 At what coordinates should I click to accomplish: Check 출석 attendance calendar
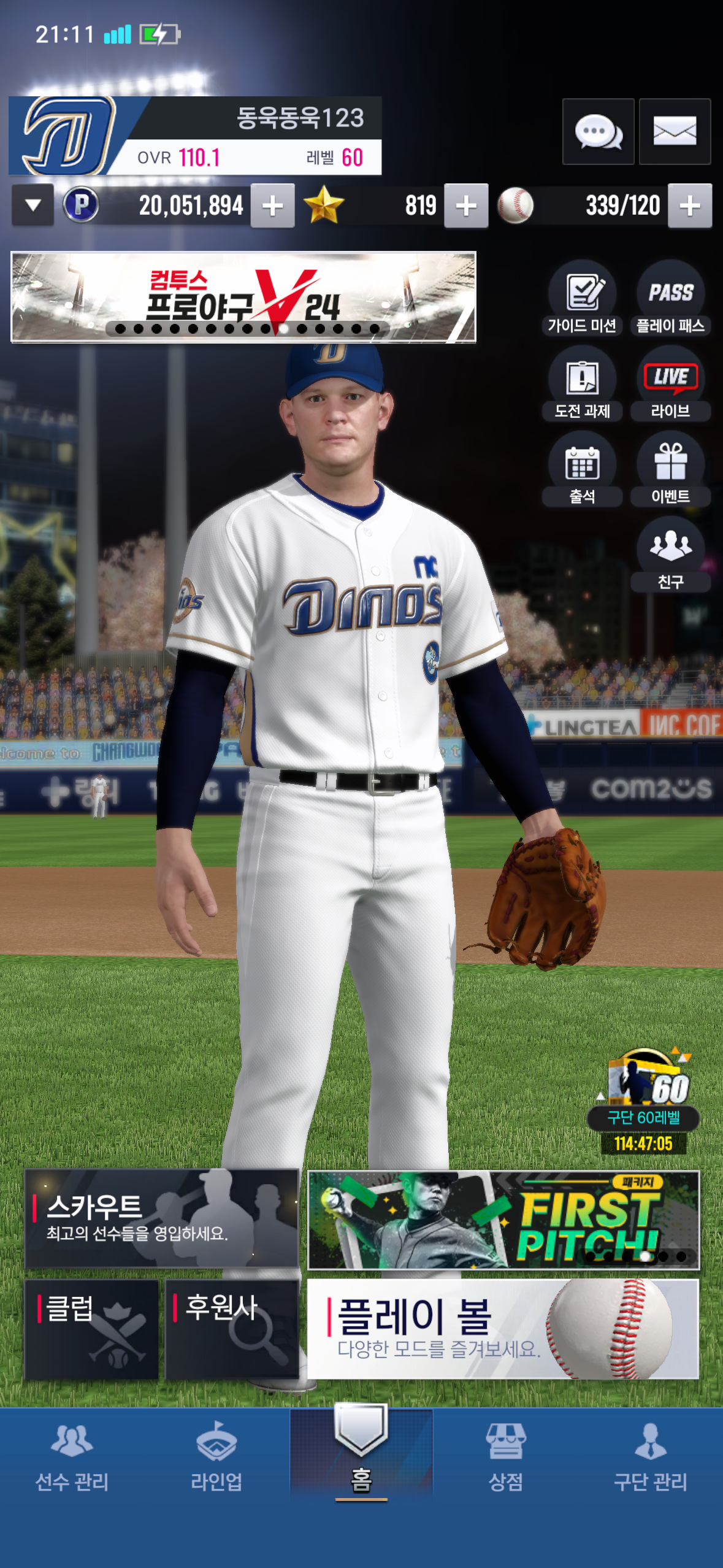(x=582, y=469)
